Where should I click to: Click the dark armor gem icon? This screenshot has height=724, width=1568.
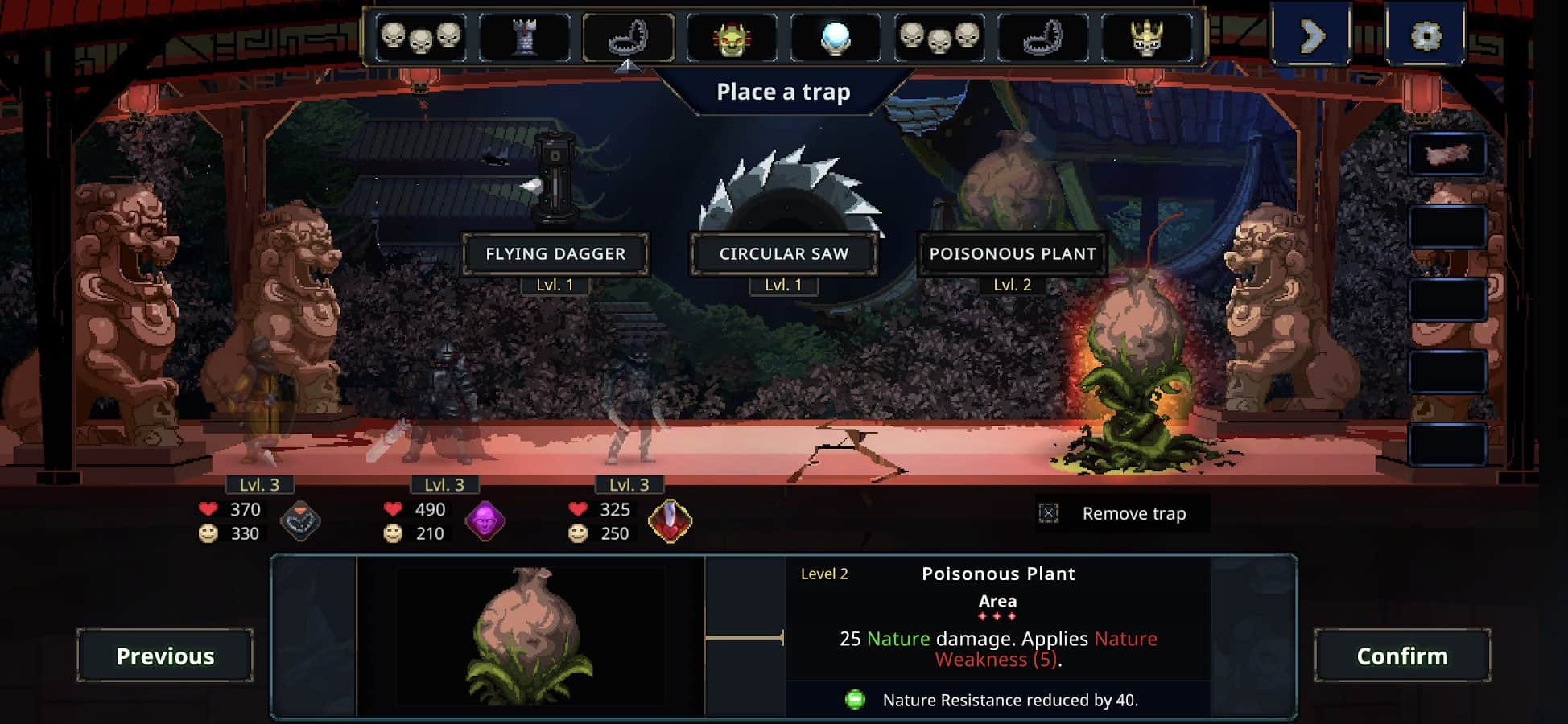point(300,520)
